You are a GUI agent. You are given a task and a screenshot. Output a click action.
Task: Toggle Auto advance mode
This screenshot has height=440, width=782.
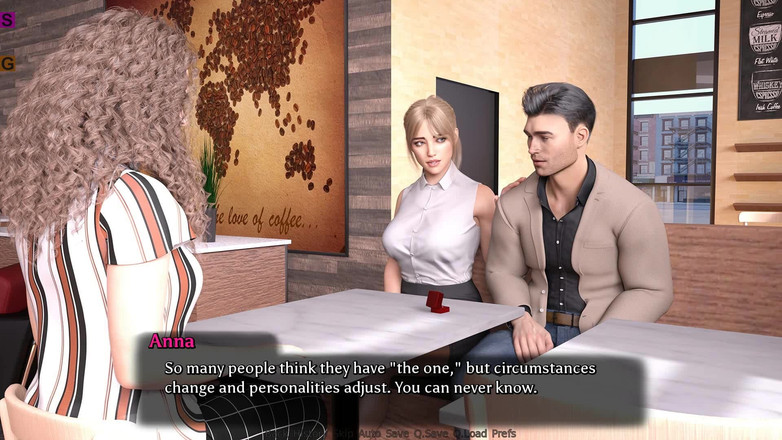click(371, 433)
